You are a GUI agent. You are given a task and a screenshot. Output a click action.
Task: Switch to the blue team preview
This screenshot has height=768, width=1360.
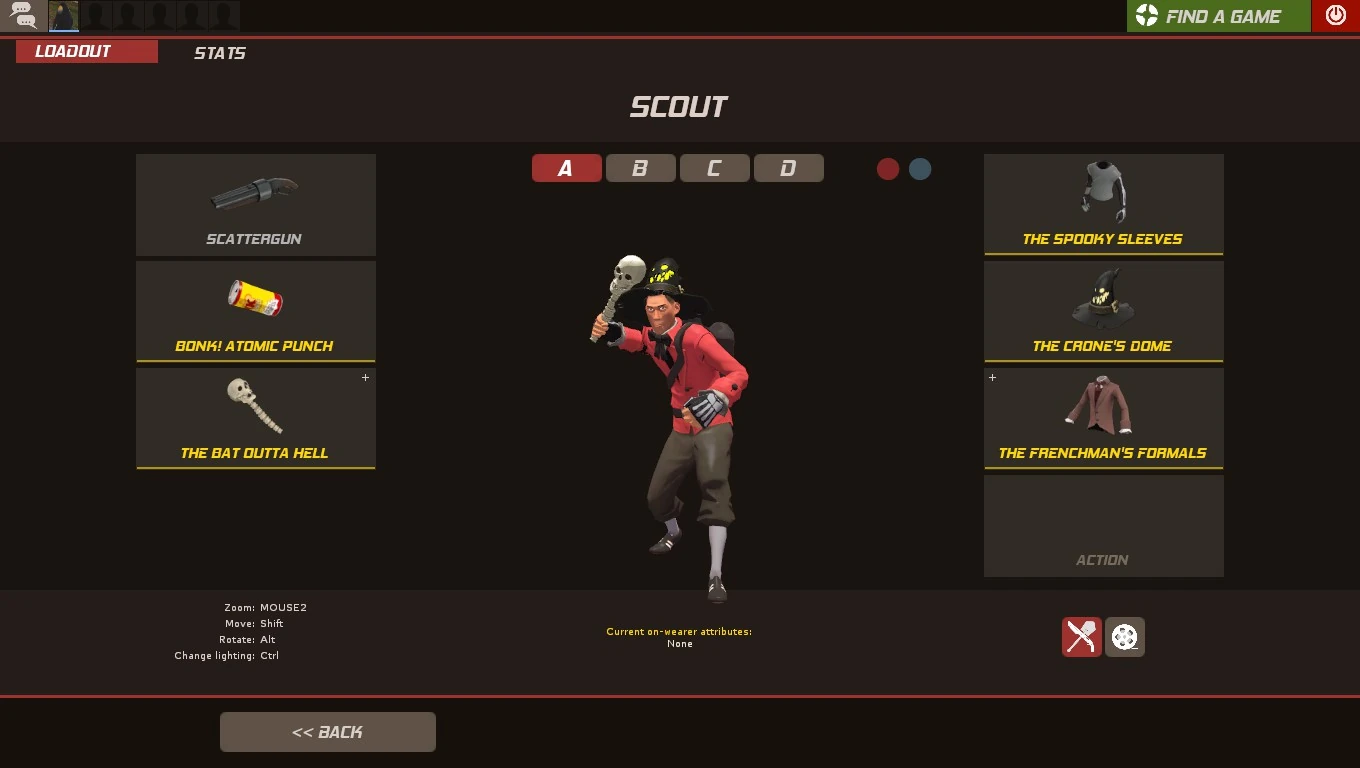919,169
